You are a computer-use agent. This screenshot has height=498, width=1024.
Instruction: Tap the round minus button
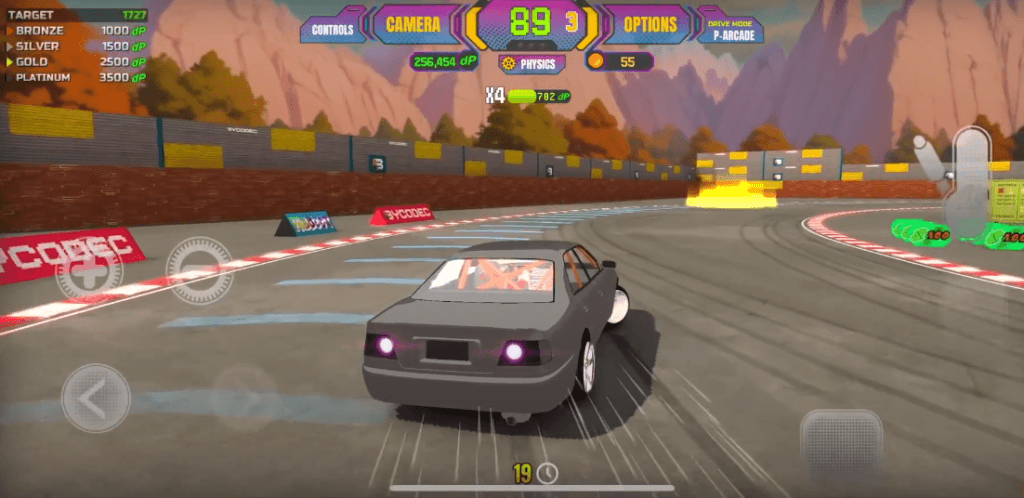199,270
